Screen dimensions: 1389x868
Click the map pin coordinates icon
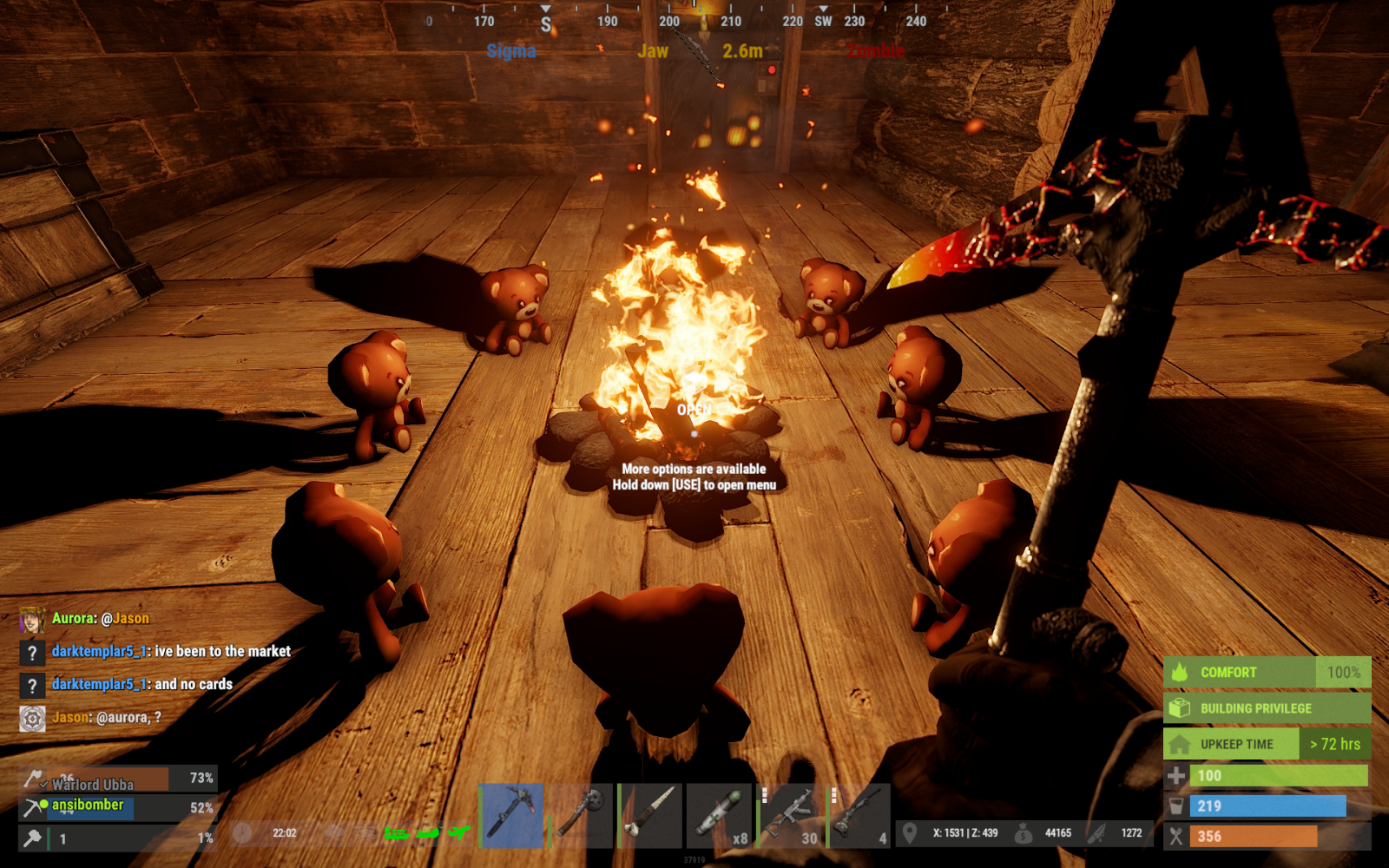click(910, 833)
